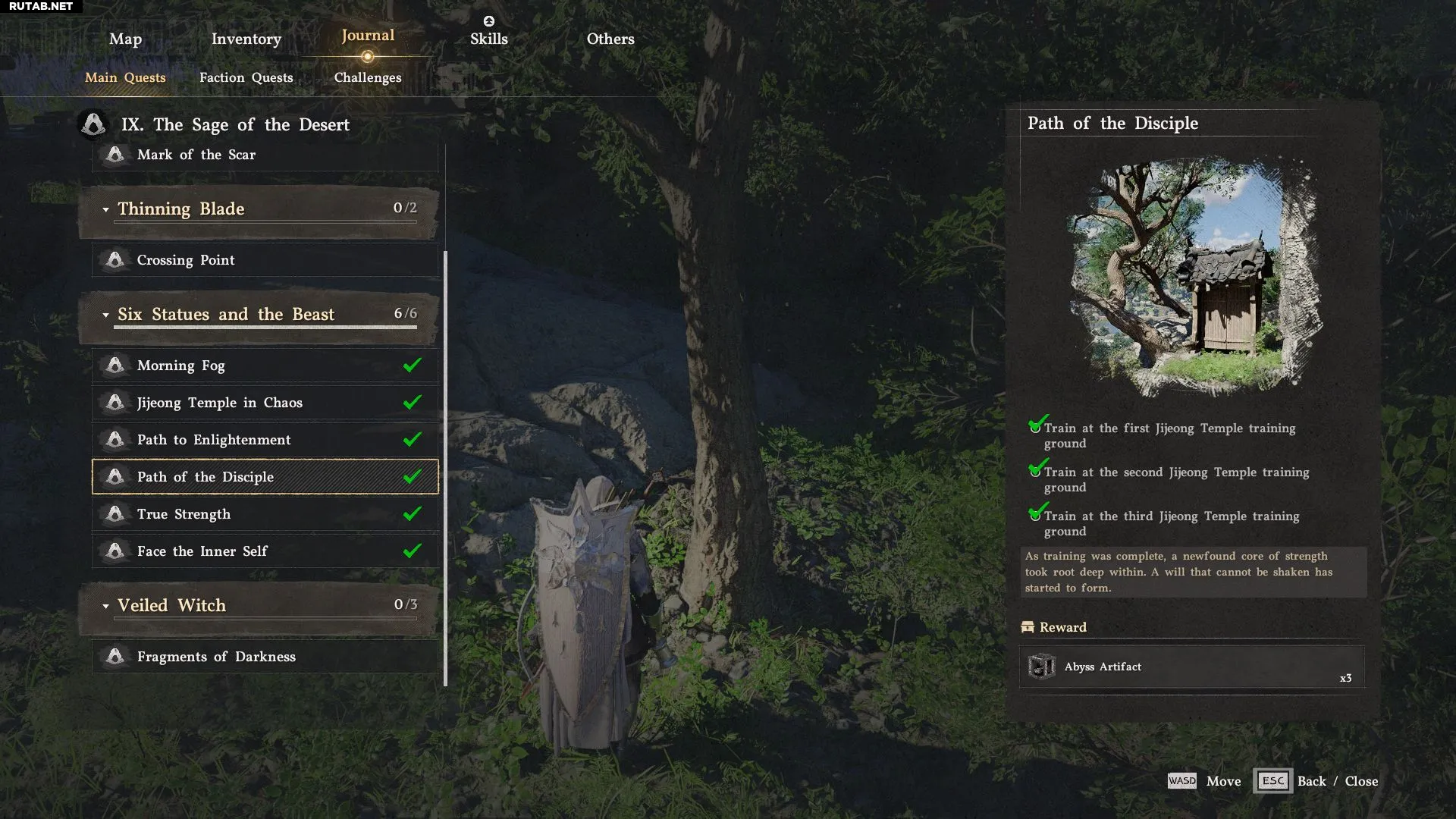Select the True Strength quest
Screen dimensions: 1456x819
click(265, 514)
